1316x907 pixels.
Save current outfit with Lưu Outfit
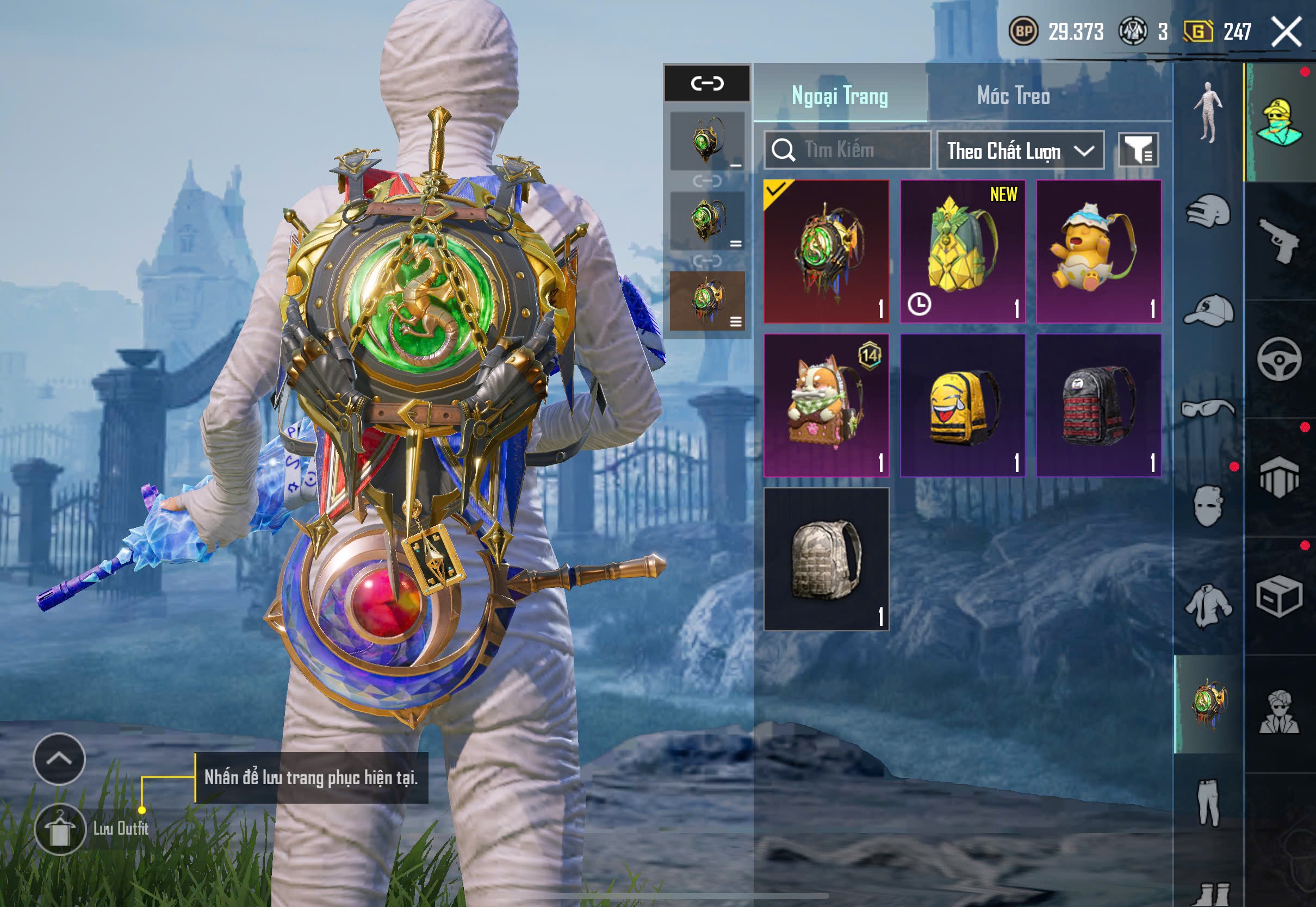[x=61, y=829]
